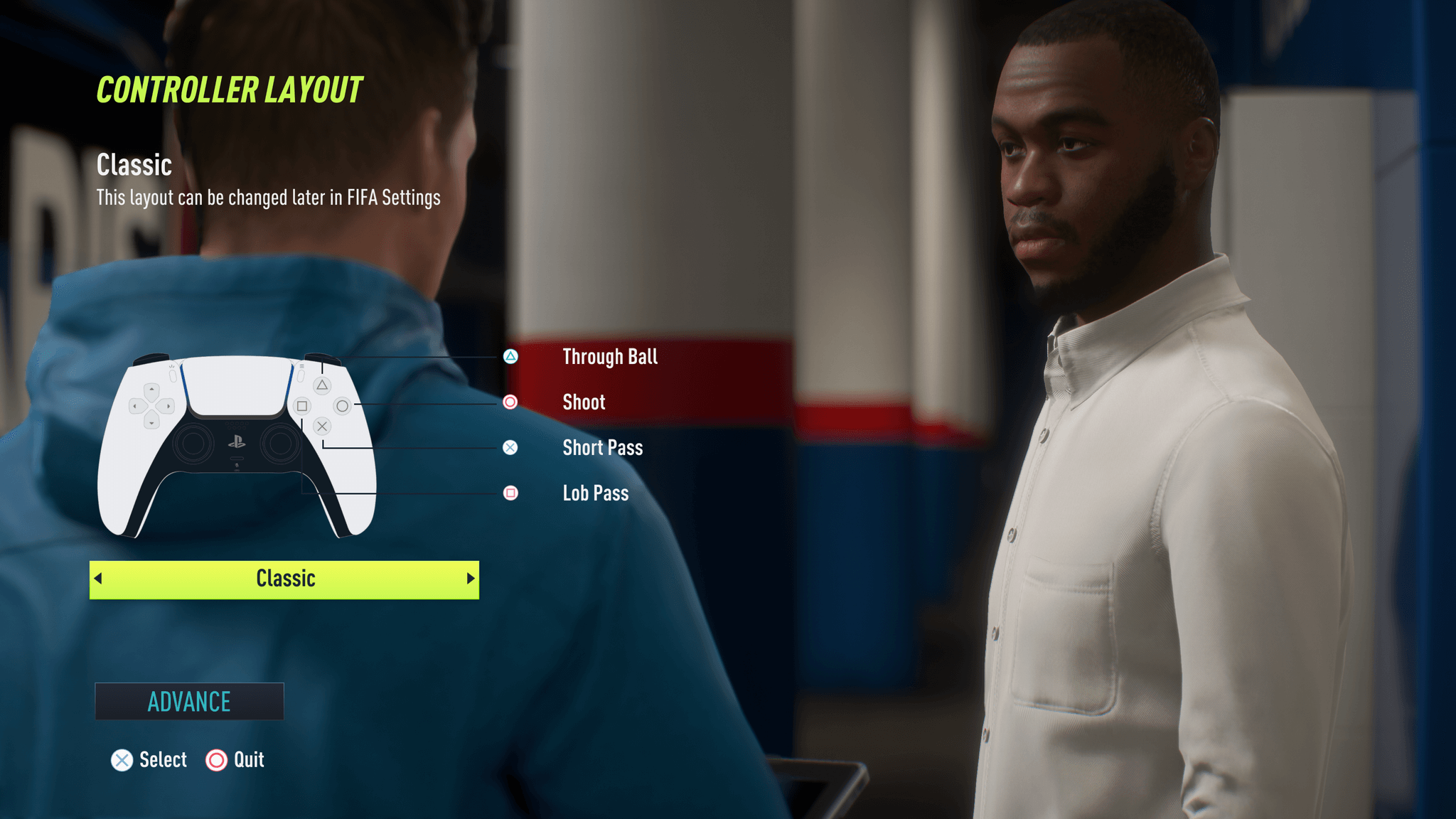Click the Circle icon next to Quit prompt
This screenshot has width=1456, height=819.
click(215, 760)
